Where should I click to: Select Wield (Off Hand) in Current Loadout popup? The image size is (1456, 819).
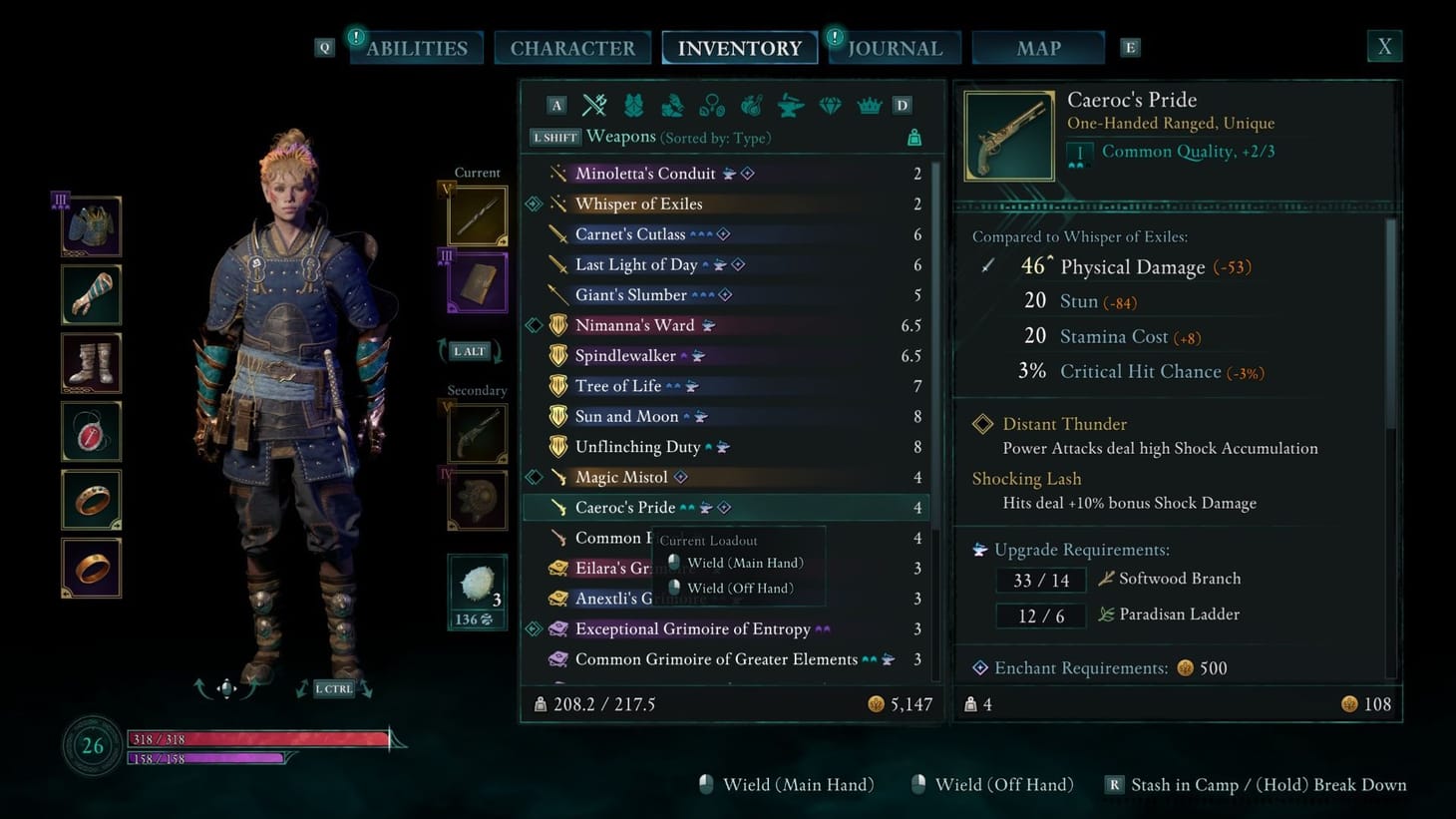click(x=740, y=588)
